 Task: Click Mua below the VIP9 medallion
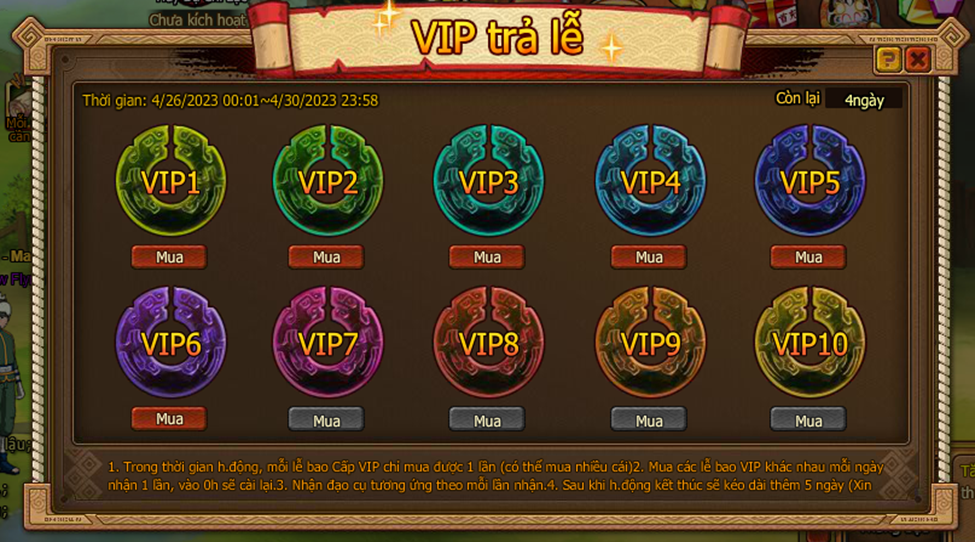(649, 420)
